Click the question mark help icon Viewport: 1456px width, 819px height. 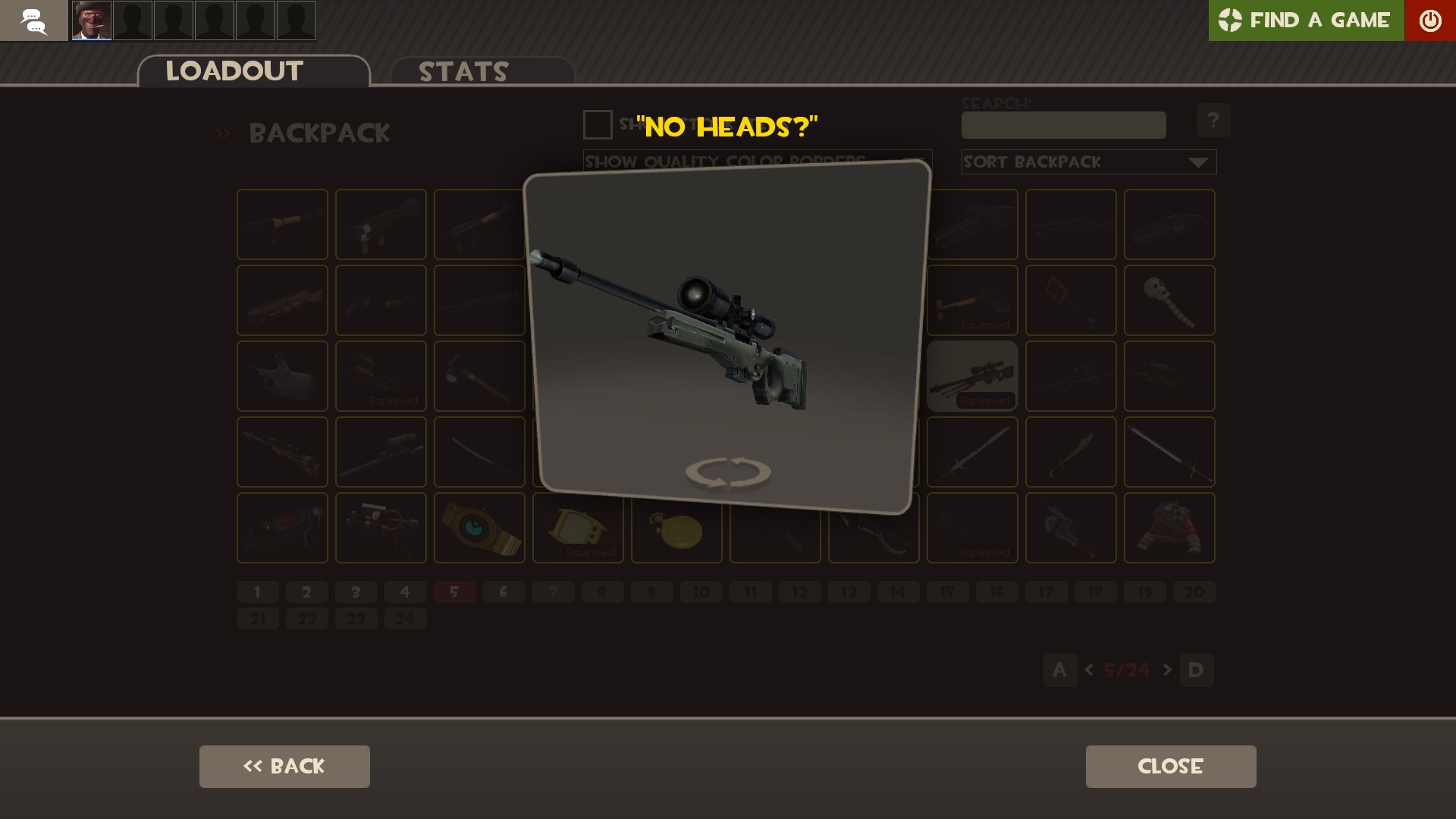[x=1214, y=120]
